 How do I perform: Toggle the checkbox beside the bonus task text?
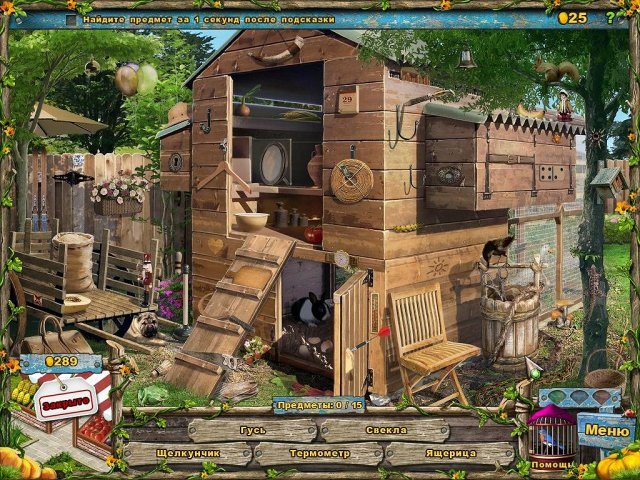pyautogui.click(x=71, y=19)
